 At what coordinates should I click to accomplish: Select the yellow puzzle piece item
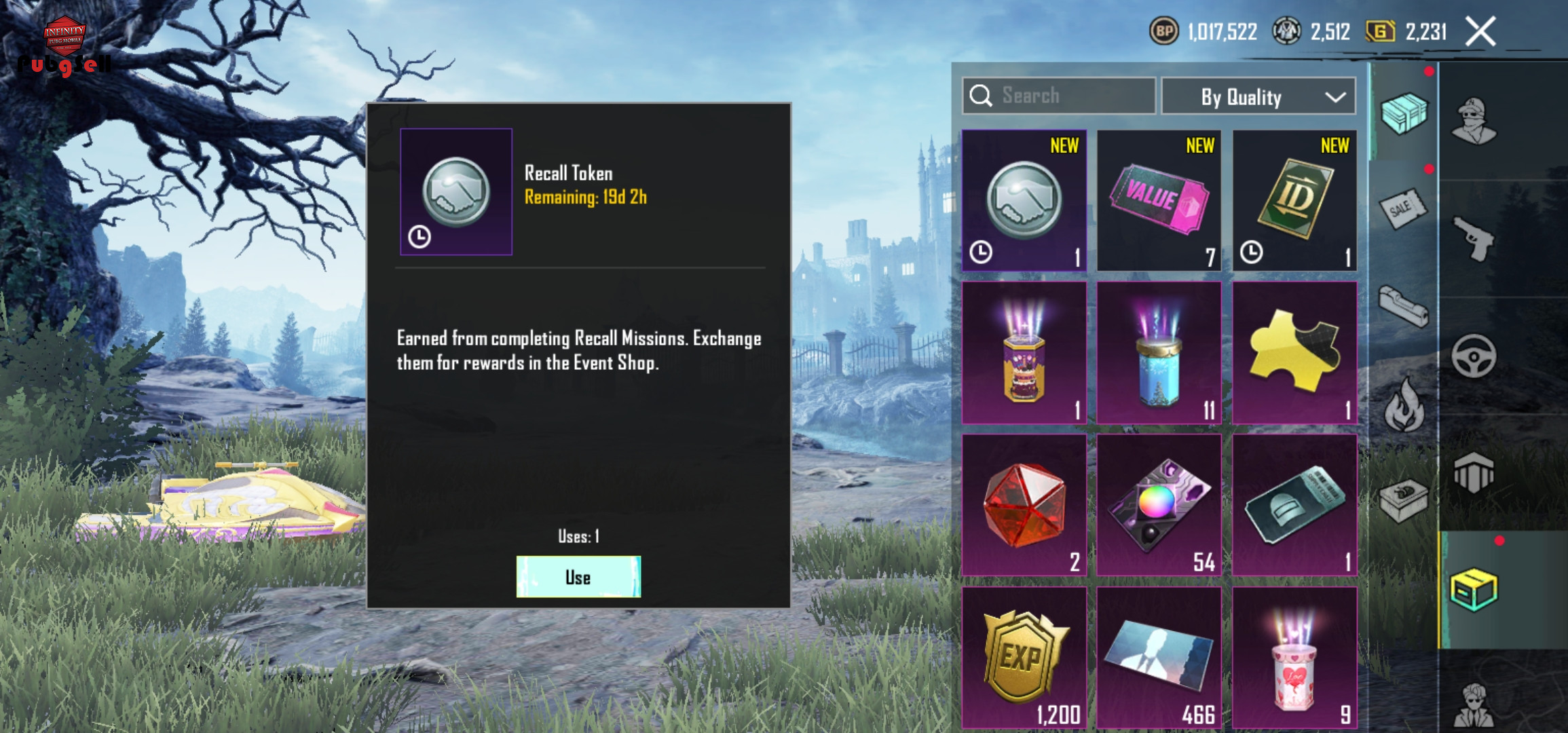1294,353
